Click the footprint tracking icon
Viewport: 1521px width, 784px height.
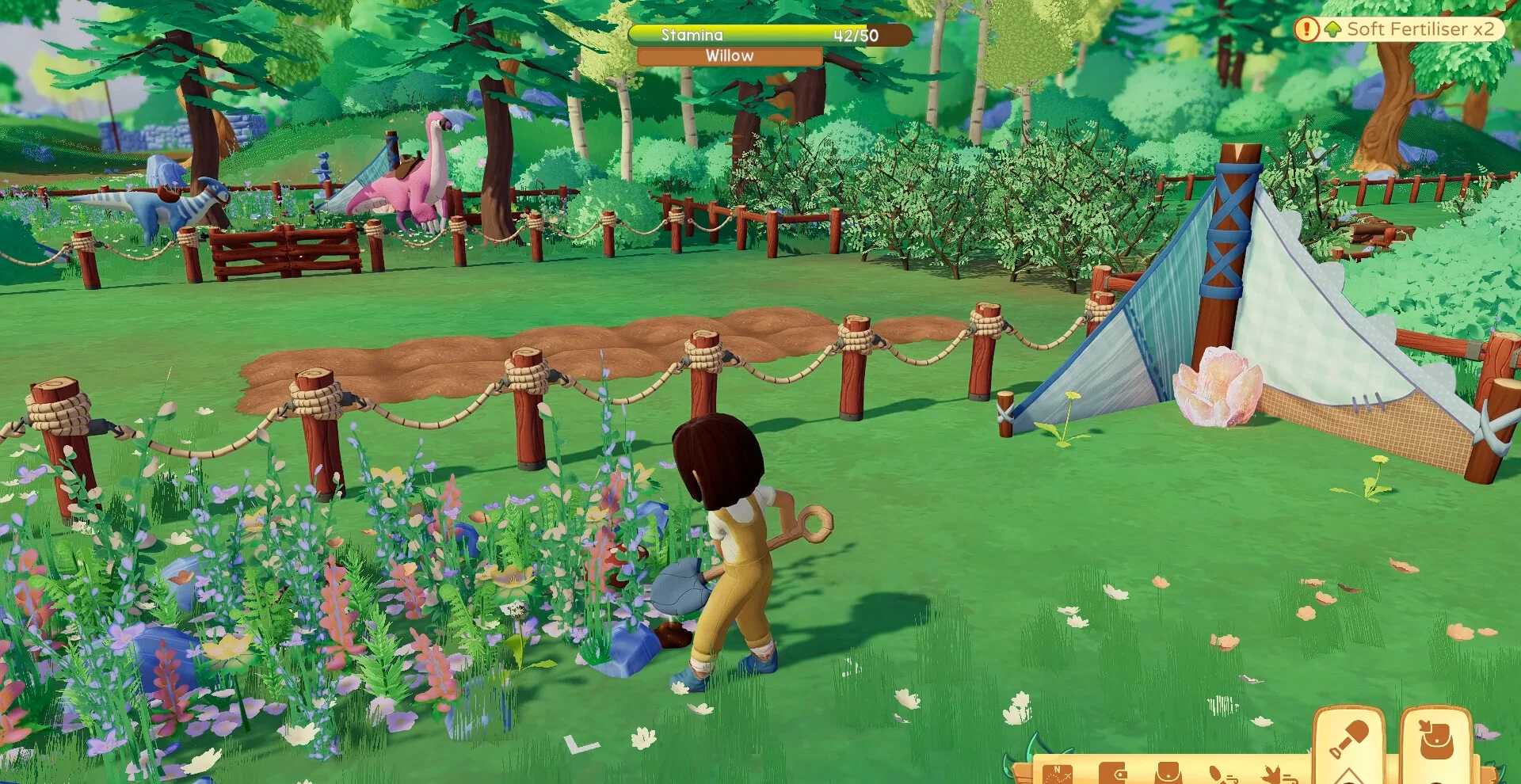1221,774
